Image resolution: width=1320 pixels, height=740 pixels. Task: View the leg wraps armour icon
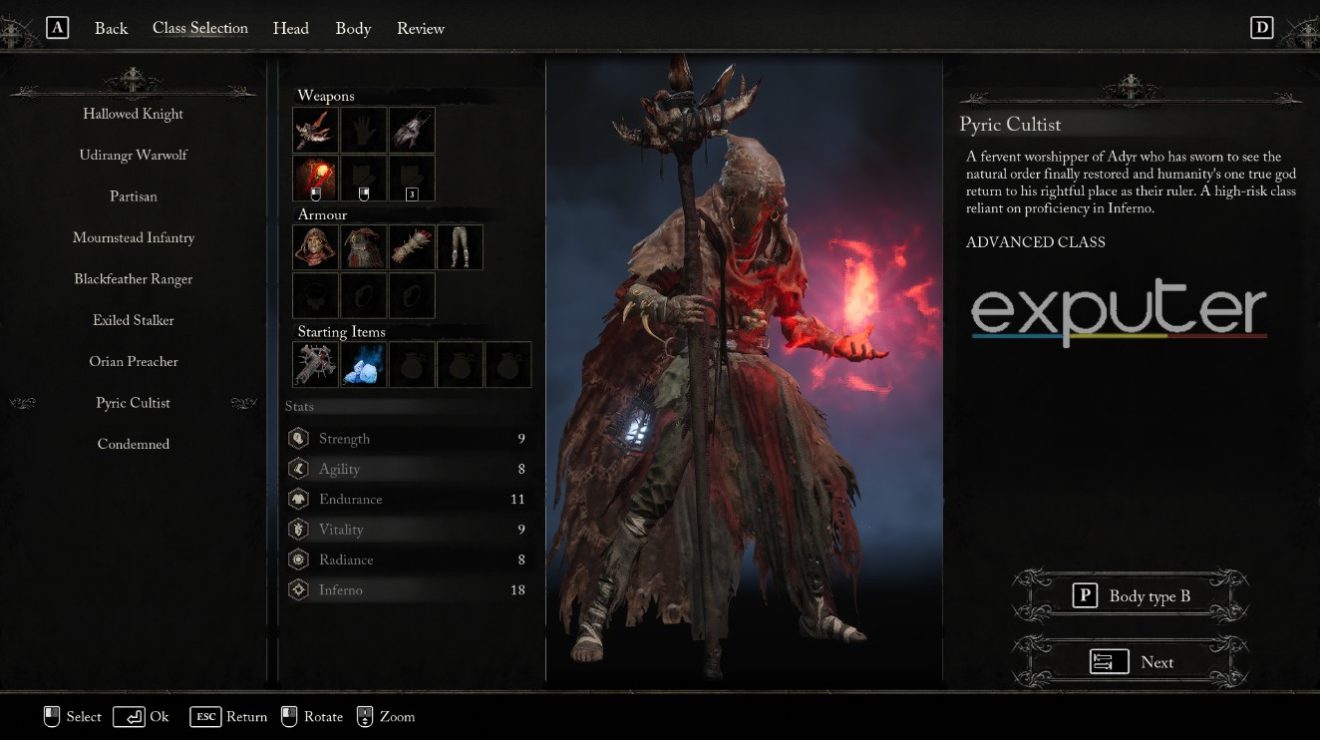461,247
